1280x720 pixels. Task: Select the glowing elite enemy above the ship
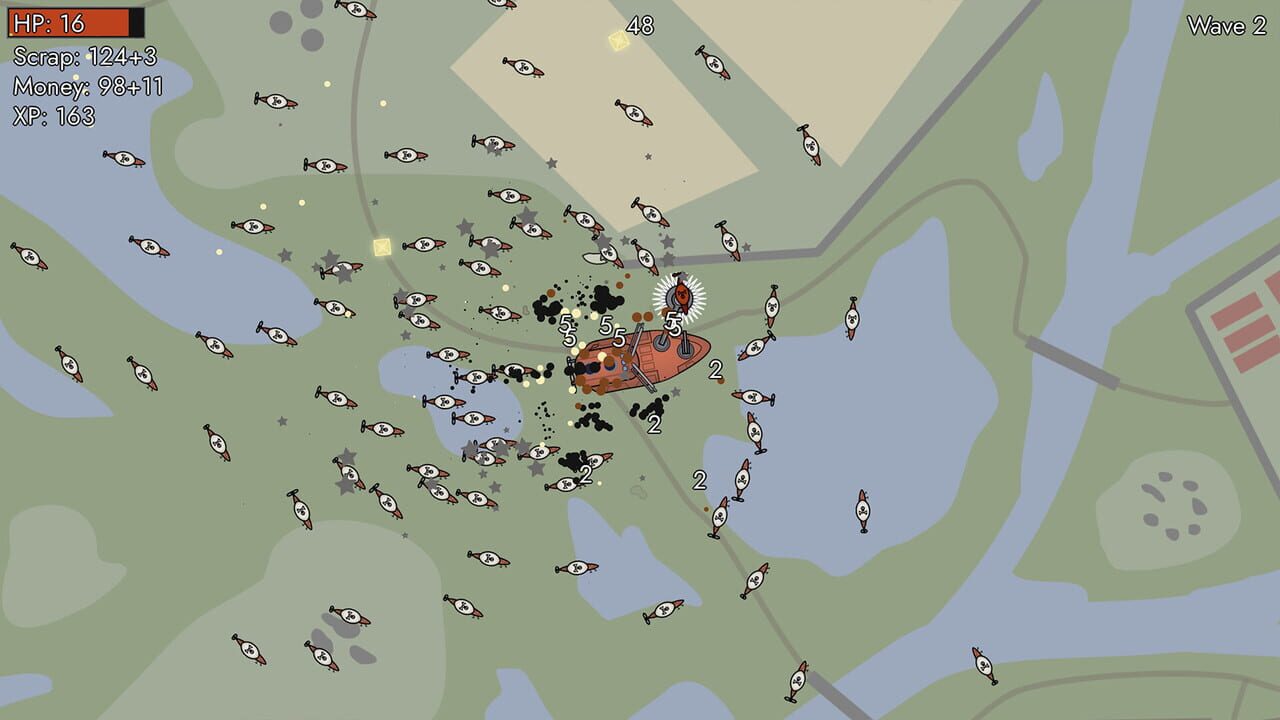680,293
